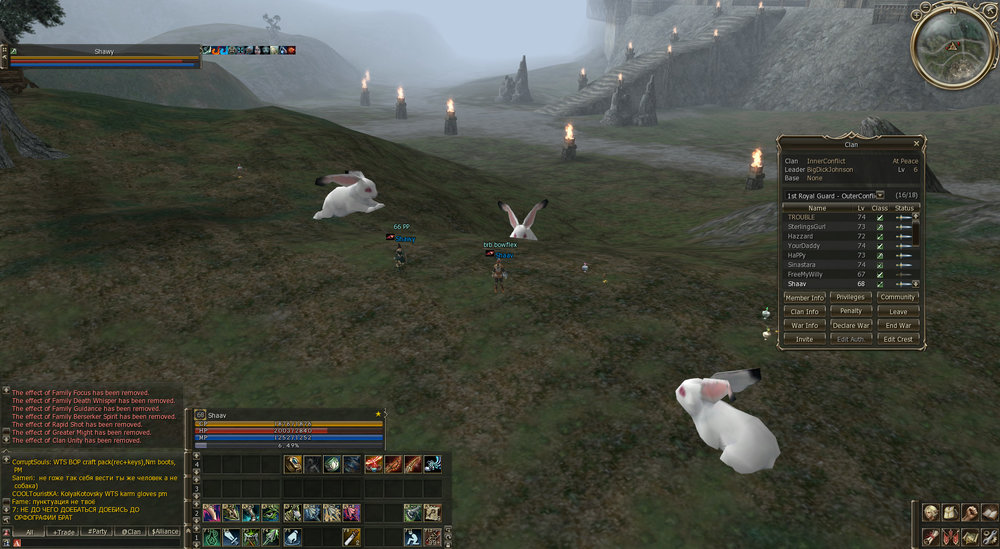Open the character status portrait icon
This screenshot has height=549, width=1000.
click(x=930, y=513)
